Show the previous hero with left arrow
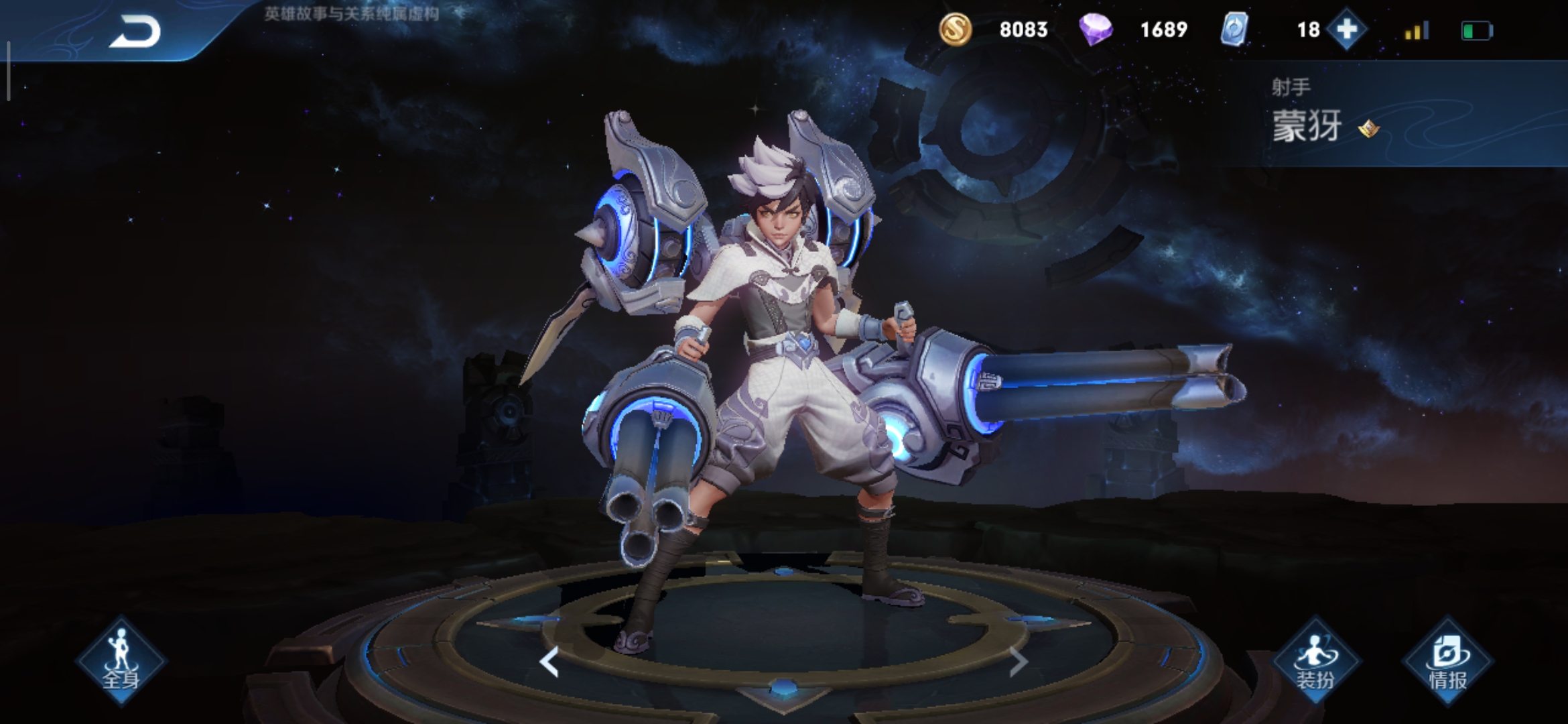The image size is (1568, 724). click(x=549, y=662)
